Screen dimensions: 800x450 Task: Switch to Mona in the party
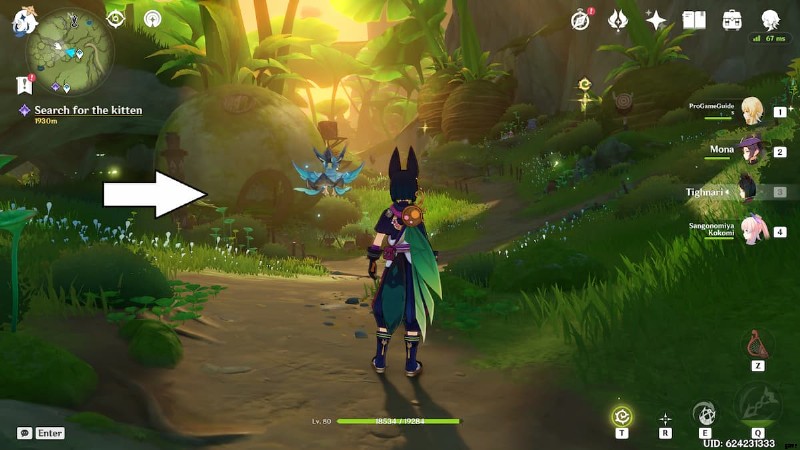tap(750, 152)
